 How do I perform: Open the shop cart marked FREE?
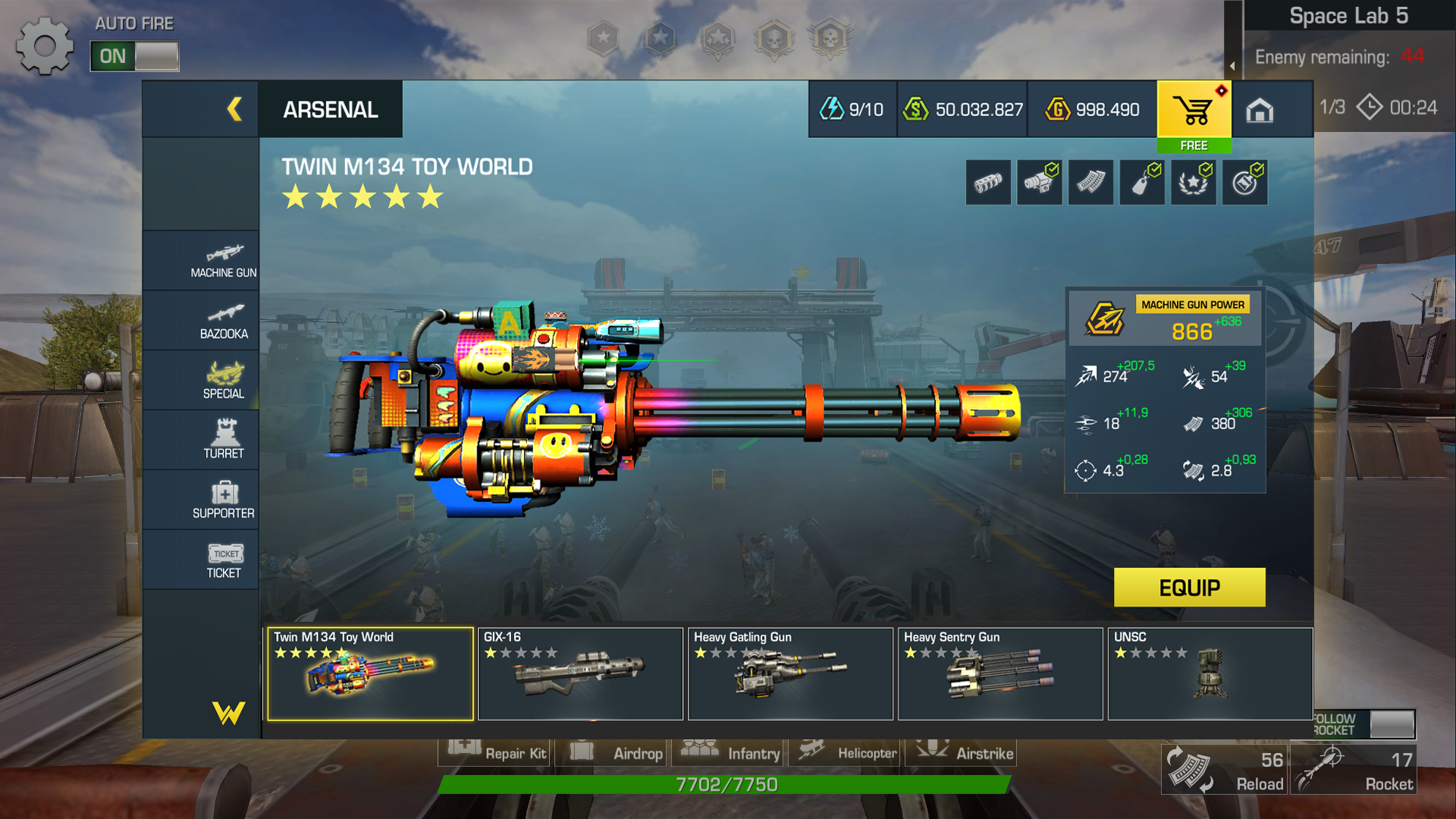click(x=1194, y=116)
